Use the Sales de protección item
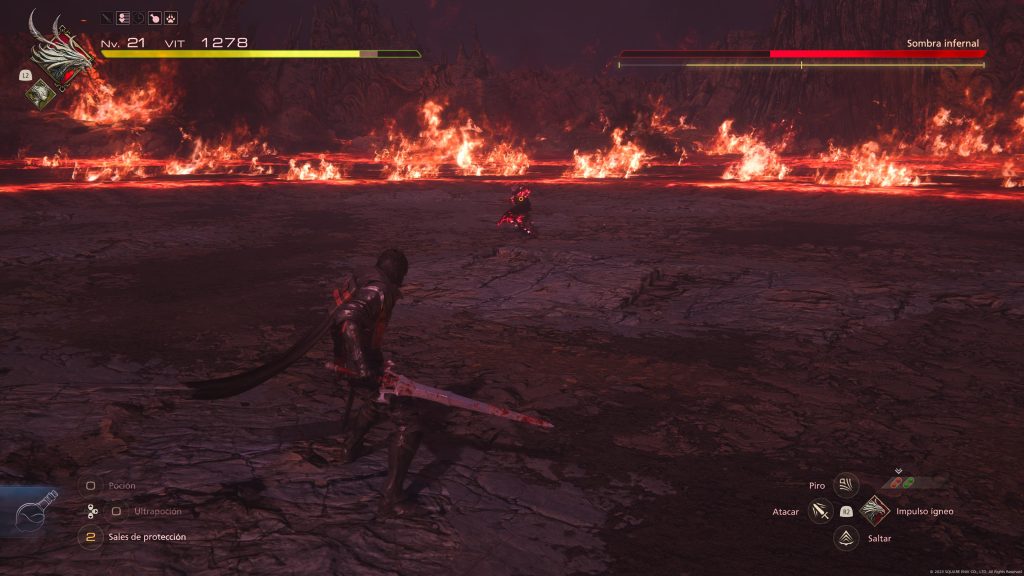1024x576 pixels. point(90,537)
